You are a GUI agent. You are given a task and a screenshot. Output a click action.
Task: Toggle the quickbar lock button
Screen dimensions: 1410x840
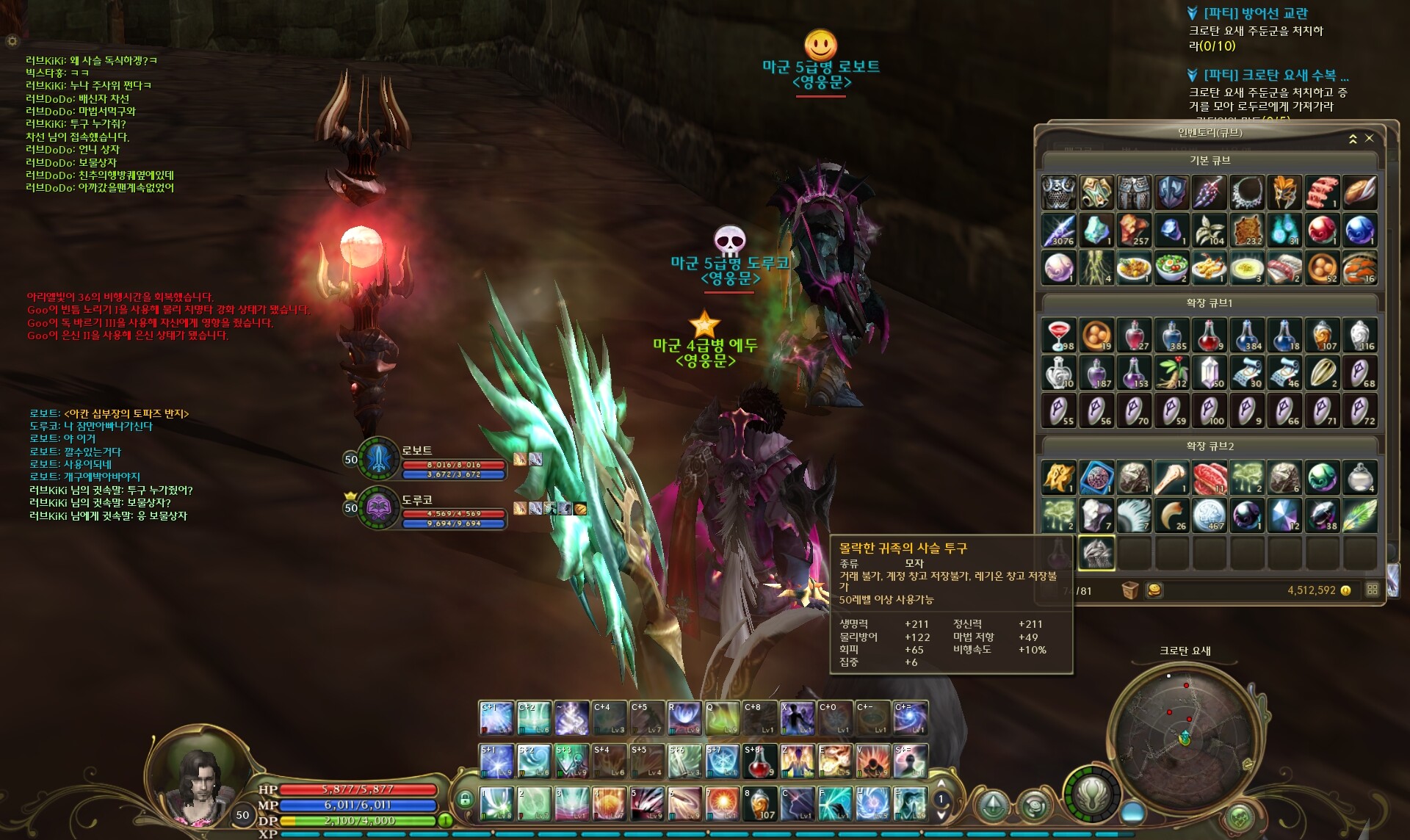(464, 800)
